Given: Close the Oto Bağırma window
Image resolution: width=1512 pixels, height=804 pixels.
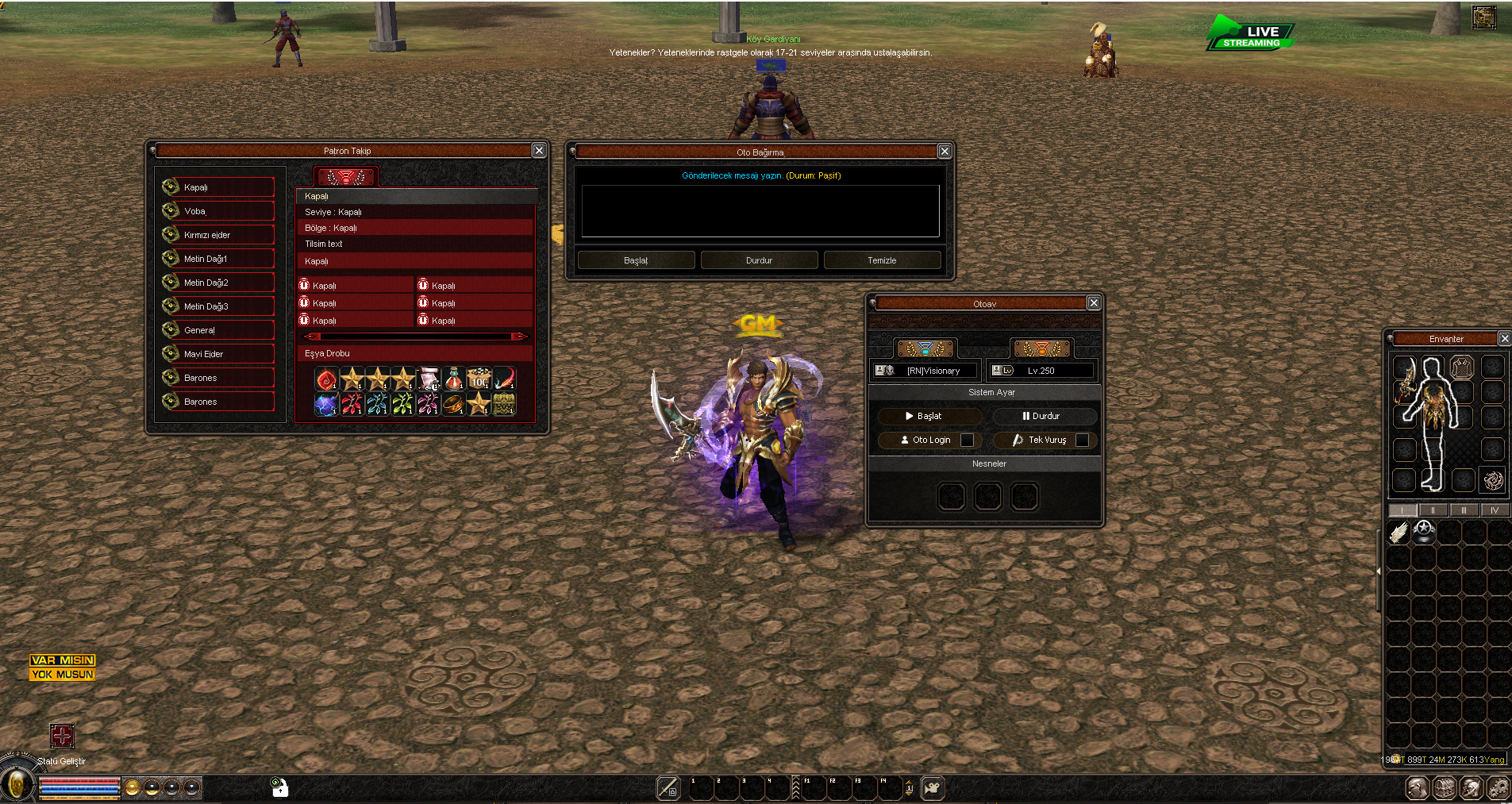Looking at the screenshot, I should (945, 152).
